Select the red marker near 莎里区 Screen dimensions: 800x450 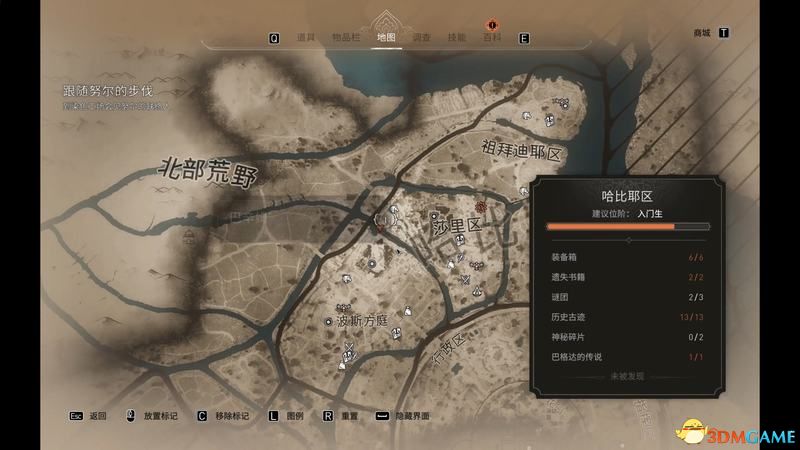tap(480, 207)
